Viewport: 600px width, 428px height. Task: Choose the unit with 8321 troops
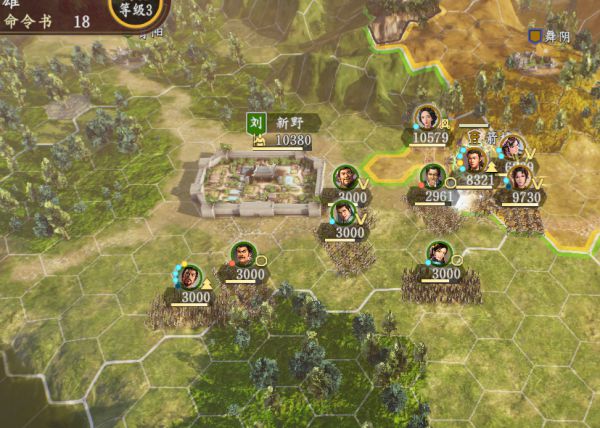pyautogui.click(x=473, y=160)
